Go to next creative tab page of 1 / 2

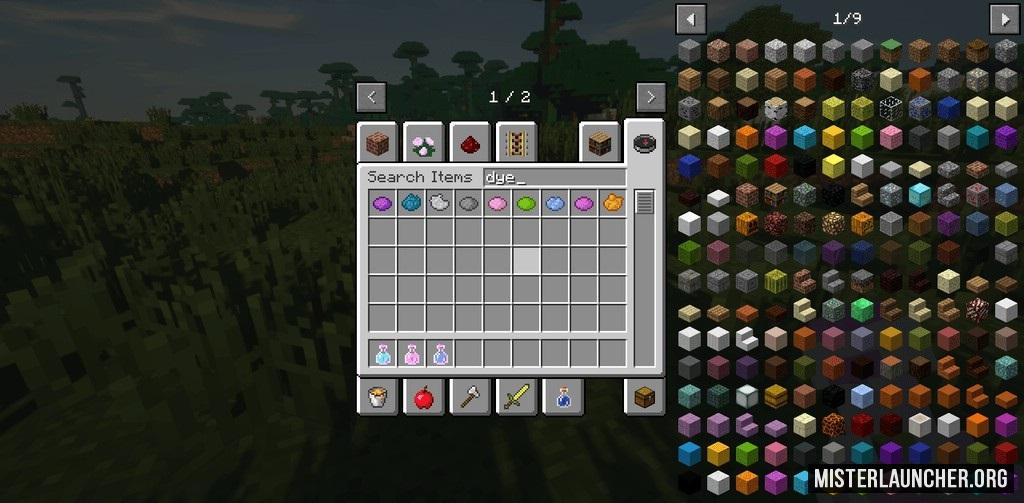point(651,97)
